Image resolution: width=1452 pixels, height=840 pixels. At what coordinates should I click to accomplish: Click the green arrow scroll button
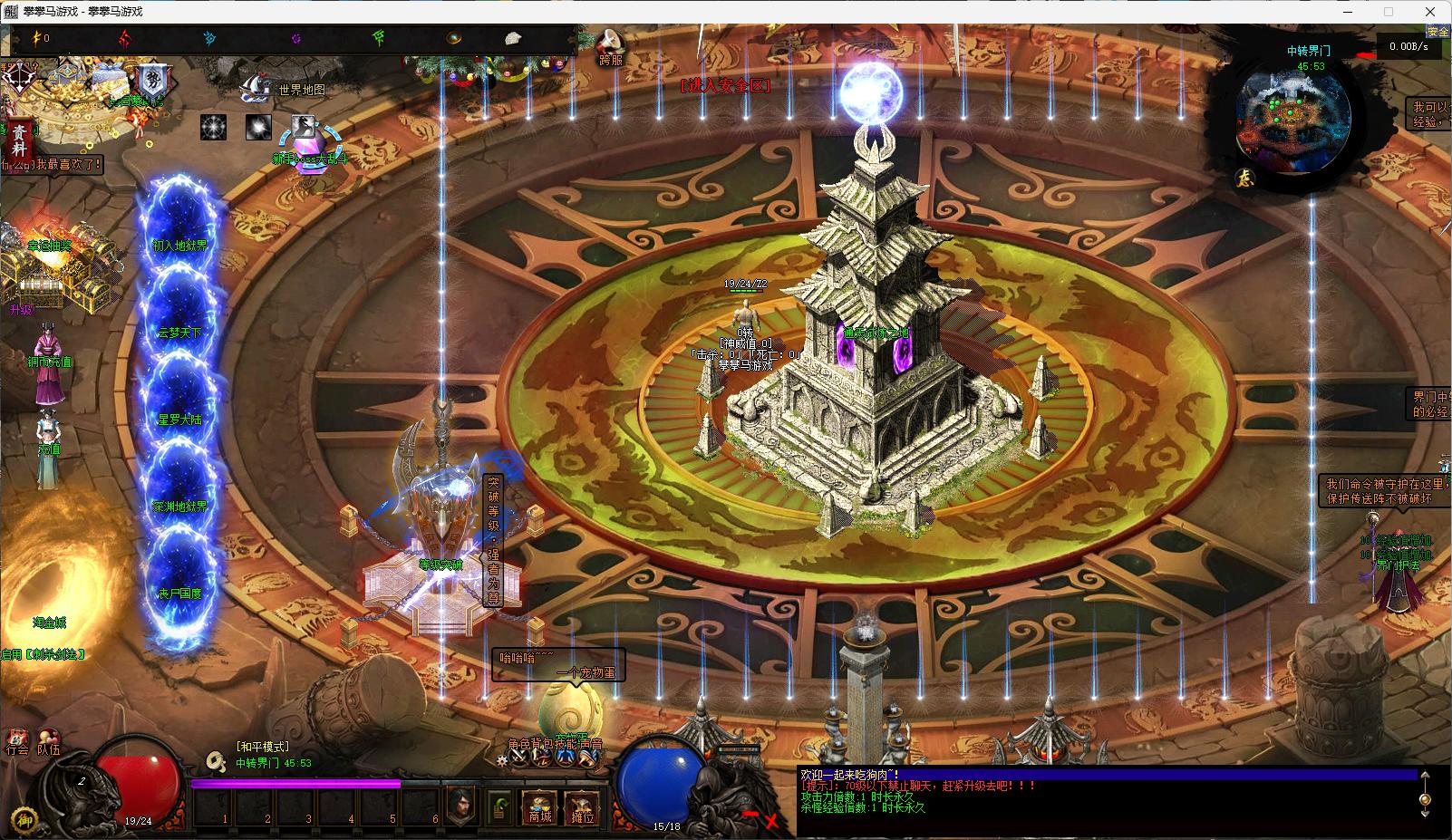click(x=499, y=806)
